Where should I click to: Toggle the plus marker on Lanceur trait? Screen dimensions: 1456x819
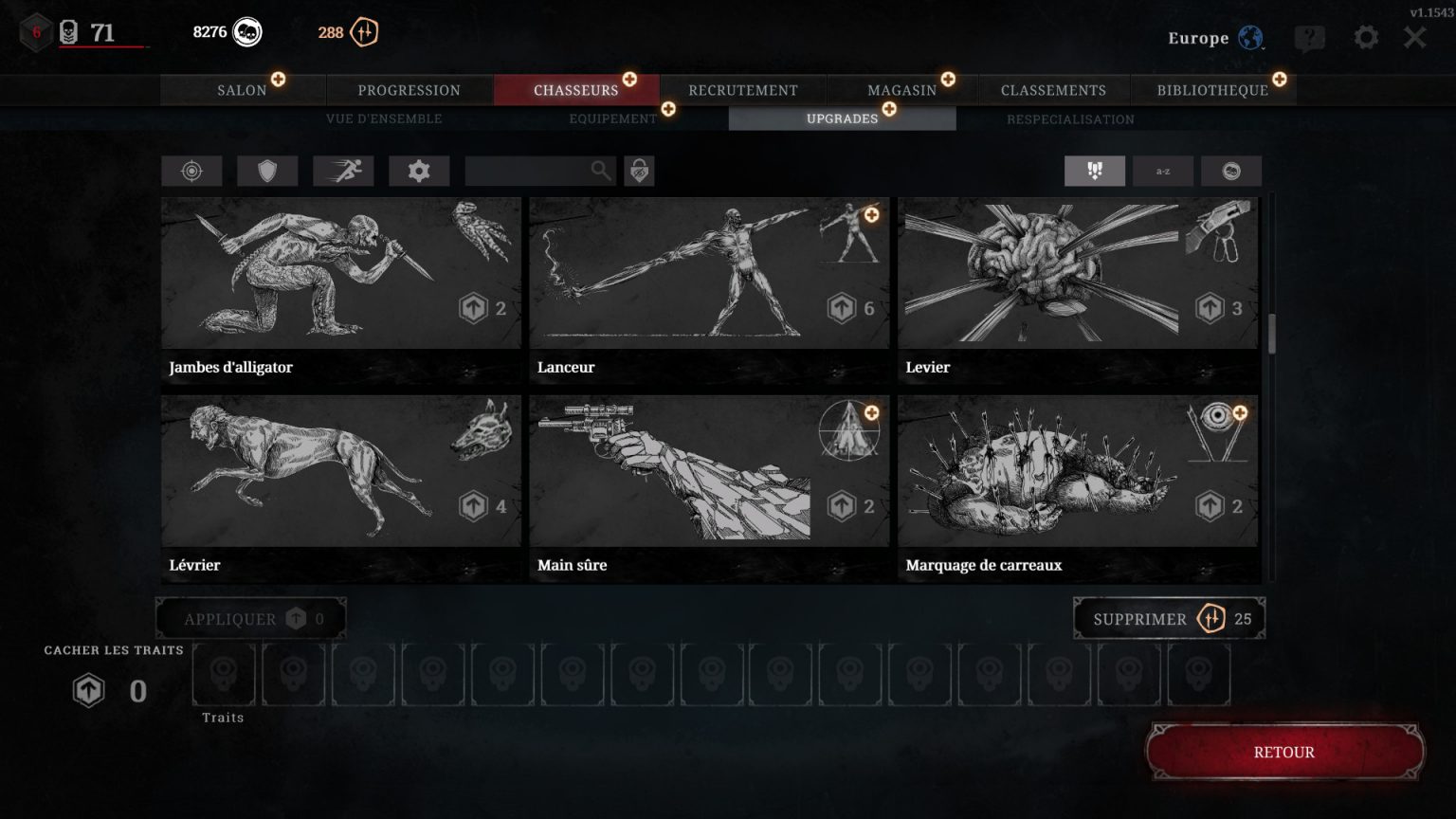870,215
